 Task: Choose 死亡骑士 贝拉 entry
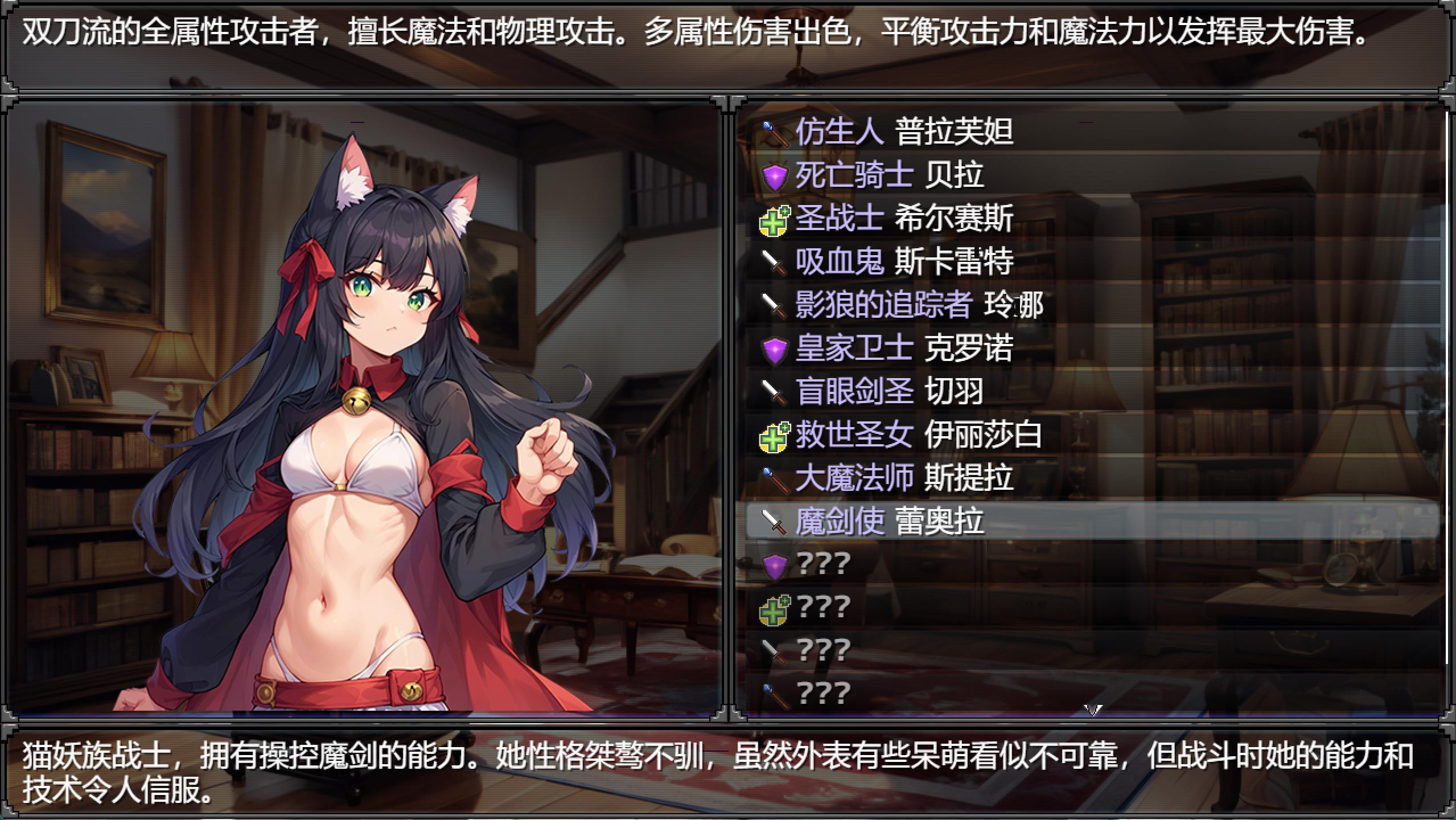click(x=889, y=175)
